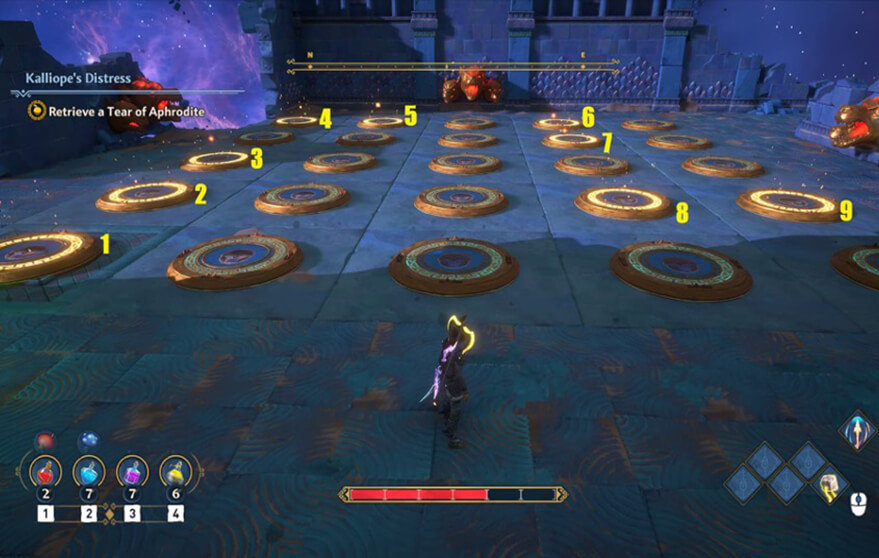Choose the purple potion slot
Image resolution: width=879 pixels, height=558 pixels.
132,469
